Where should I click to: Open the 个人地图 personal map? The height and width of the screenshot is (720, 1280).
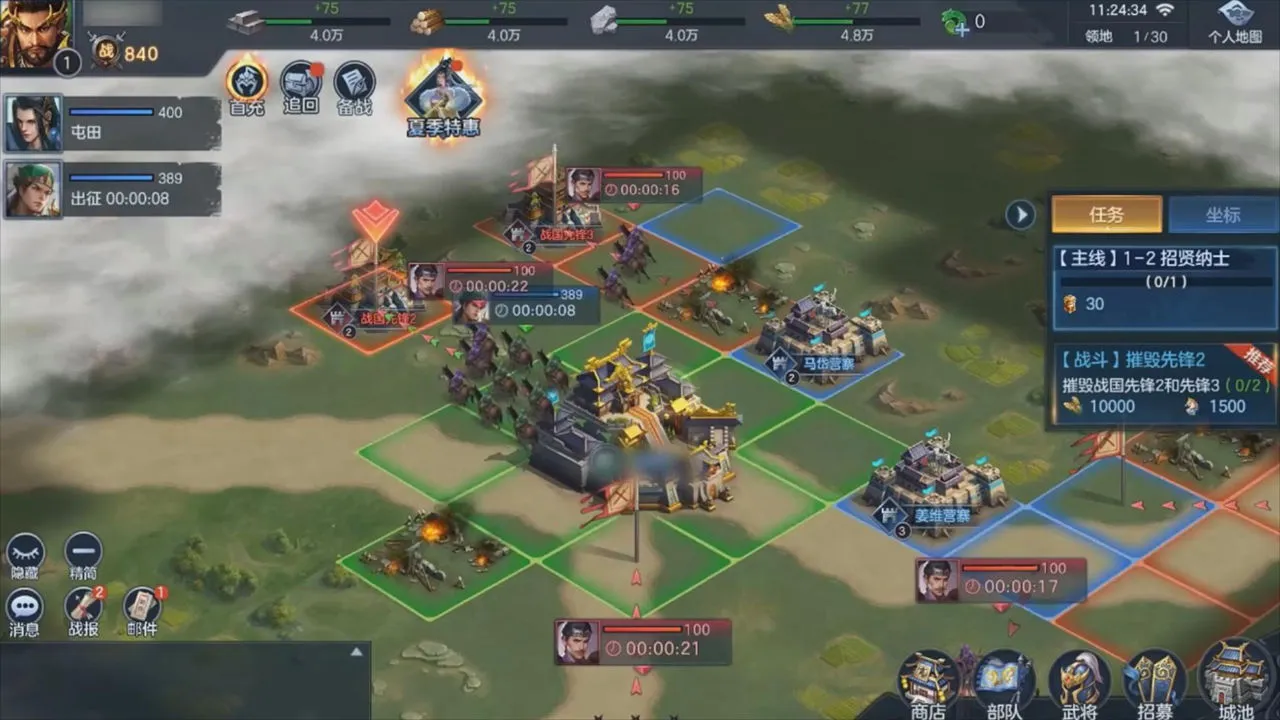[x=1235, y=22]
